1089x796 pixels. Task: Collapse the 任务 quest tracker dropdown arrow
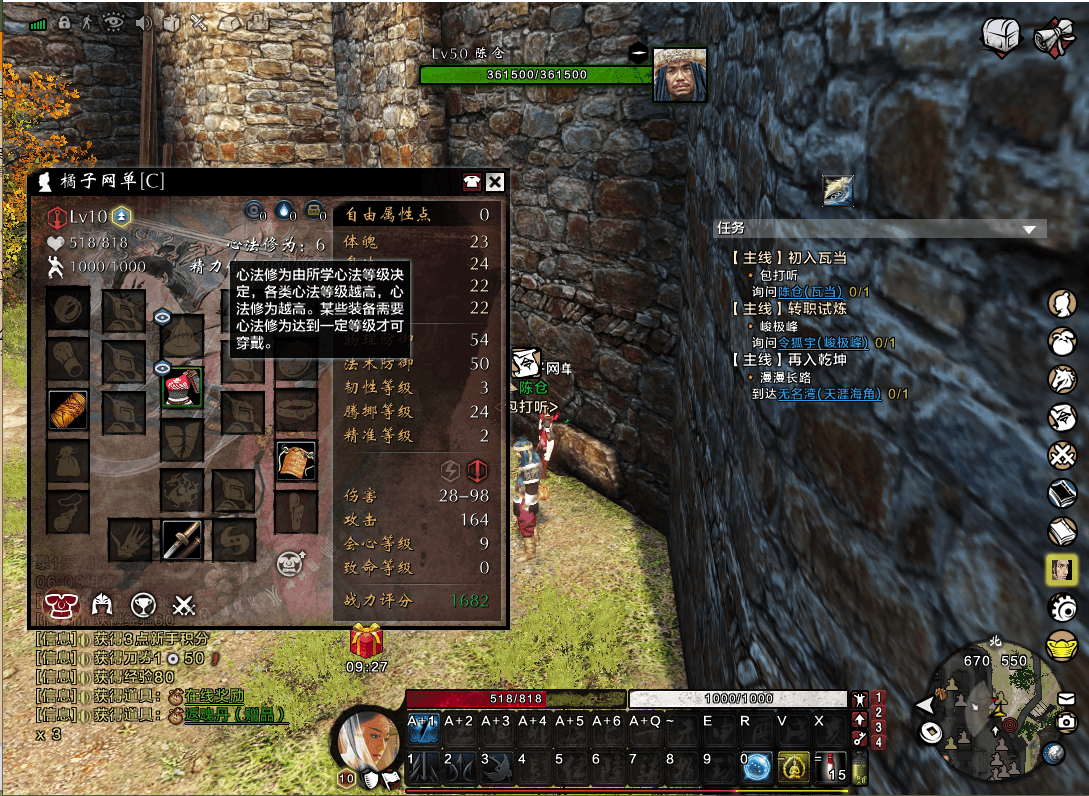point(1029,229)
